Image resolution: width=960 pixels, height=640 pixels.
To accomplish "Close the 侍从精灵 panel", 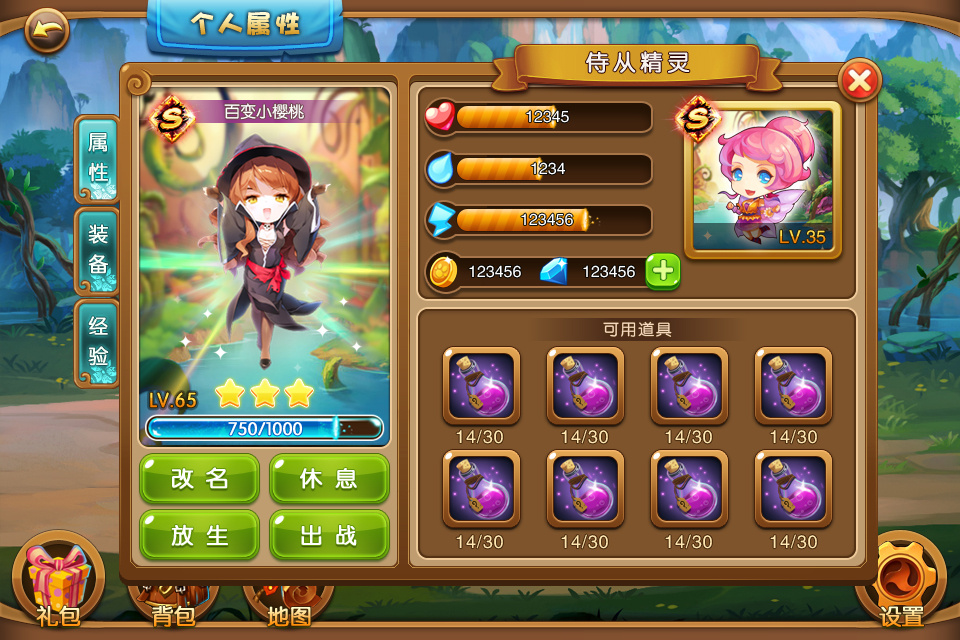I will pyautogui.click(x=859, y=81).
